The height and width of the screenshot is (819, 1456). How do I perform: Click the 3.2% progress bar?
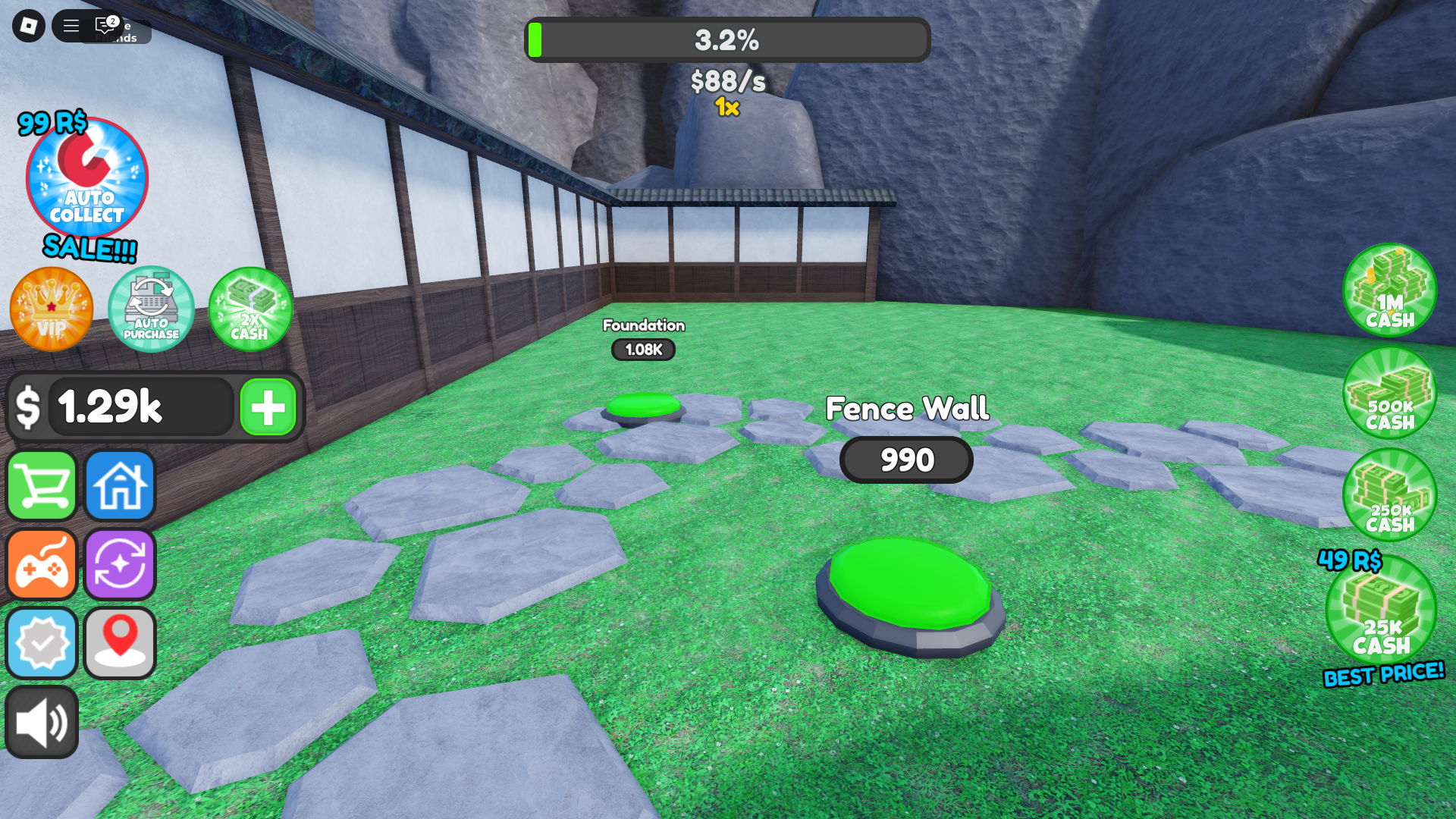[728, 39]
